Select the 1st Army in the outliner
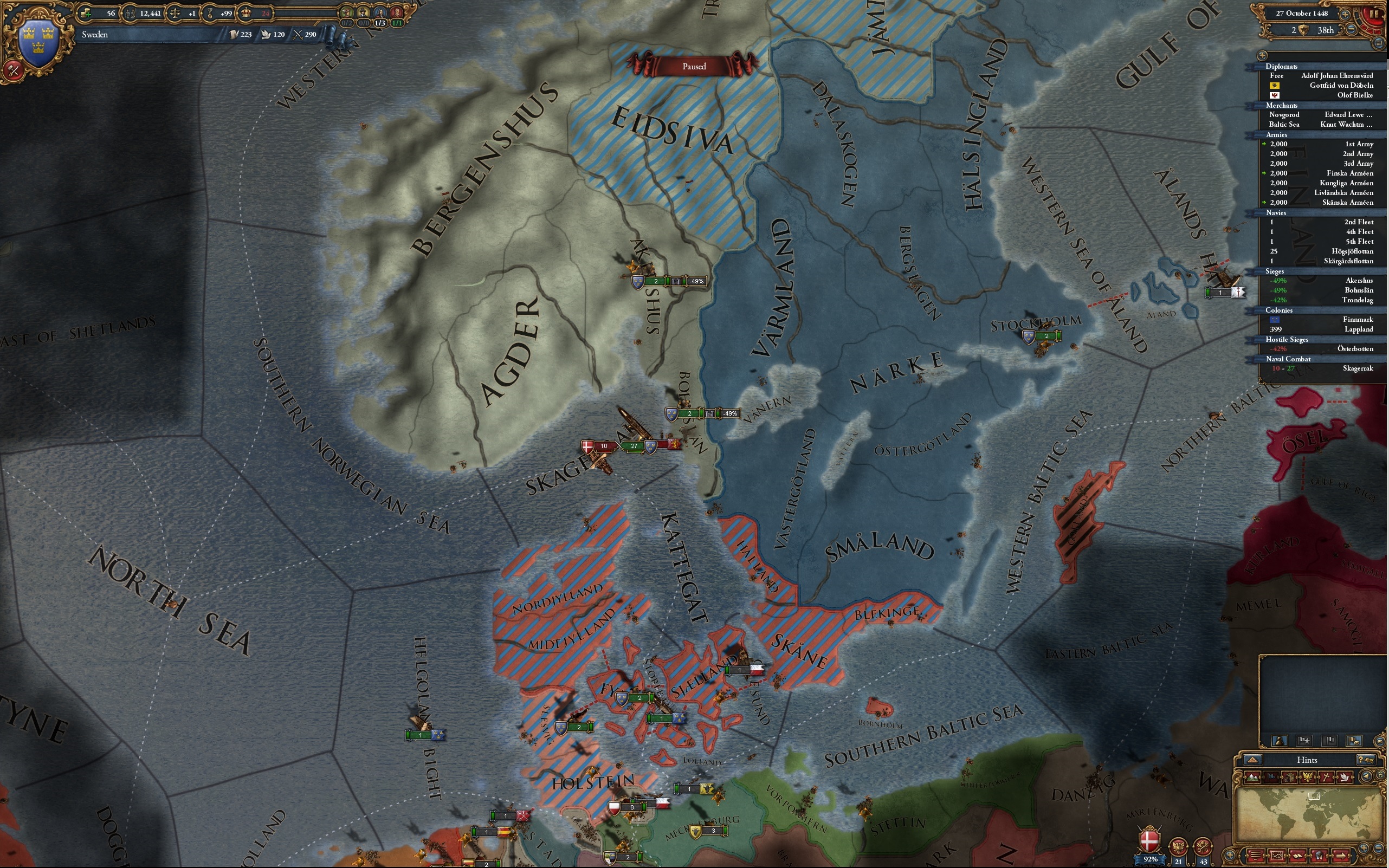Screen dimensions: 1389x868 pos(1321,144)
